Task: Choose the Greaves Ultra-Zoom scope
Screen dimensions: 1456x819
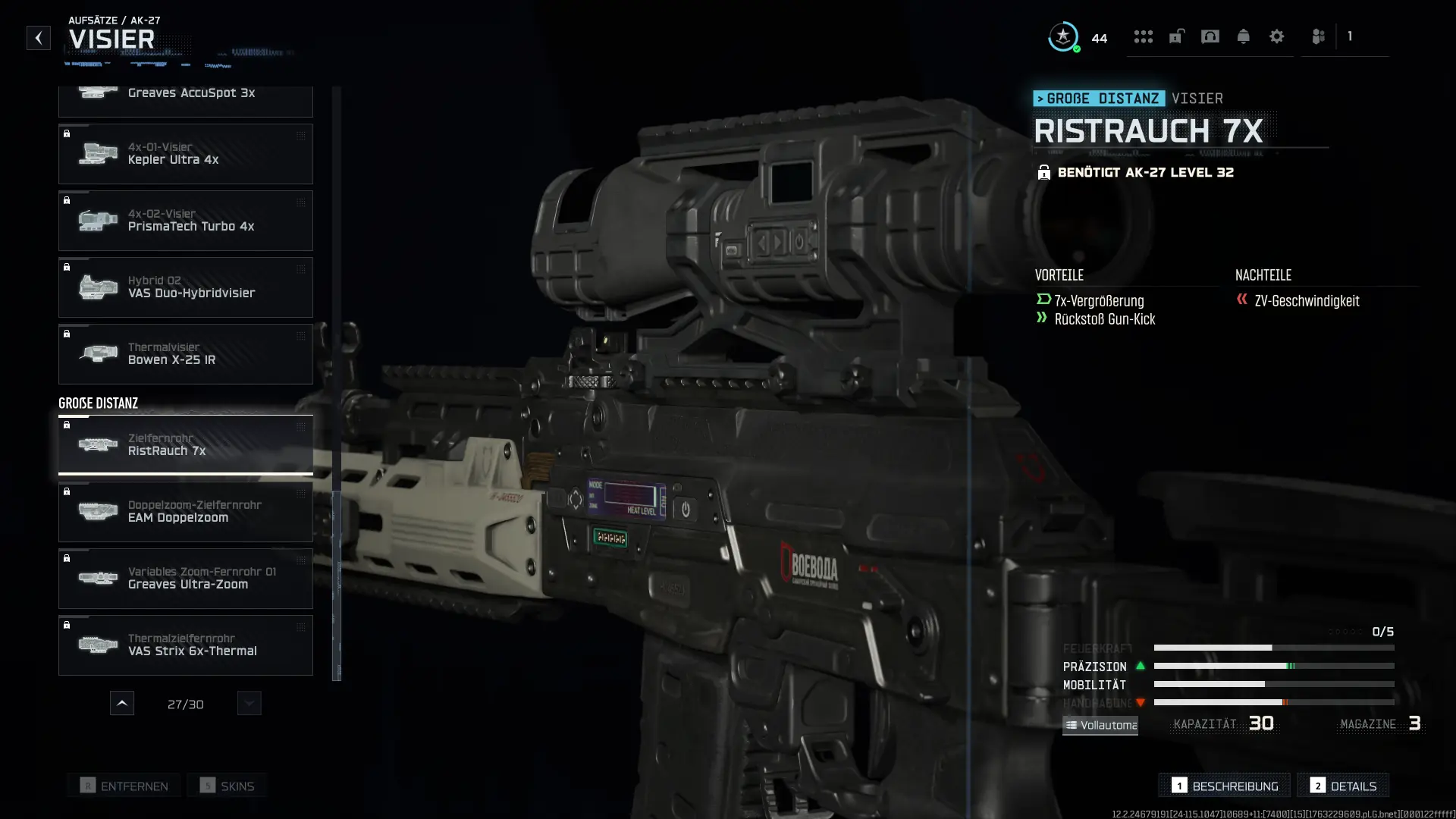Action: [185, 579]
